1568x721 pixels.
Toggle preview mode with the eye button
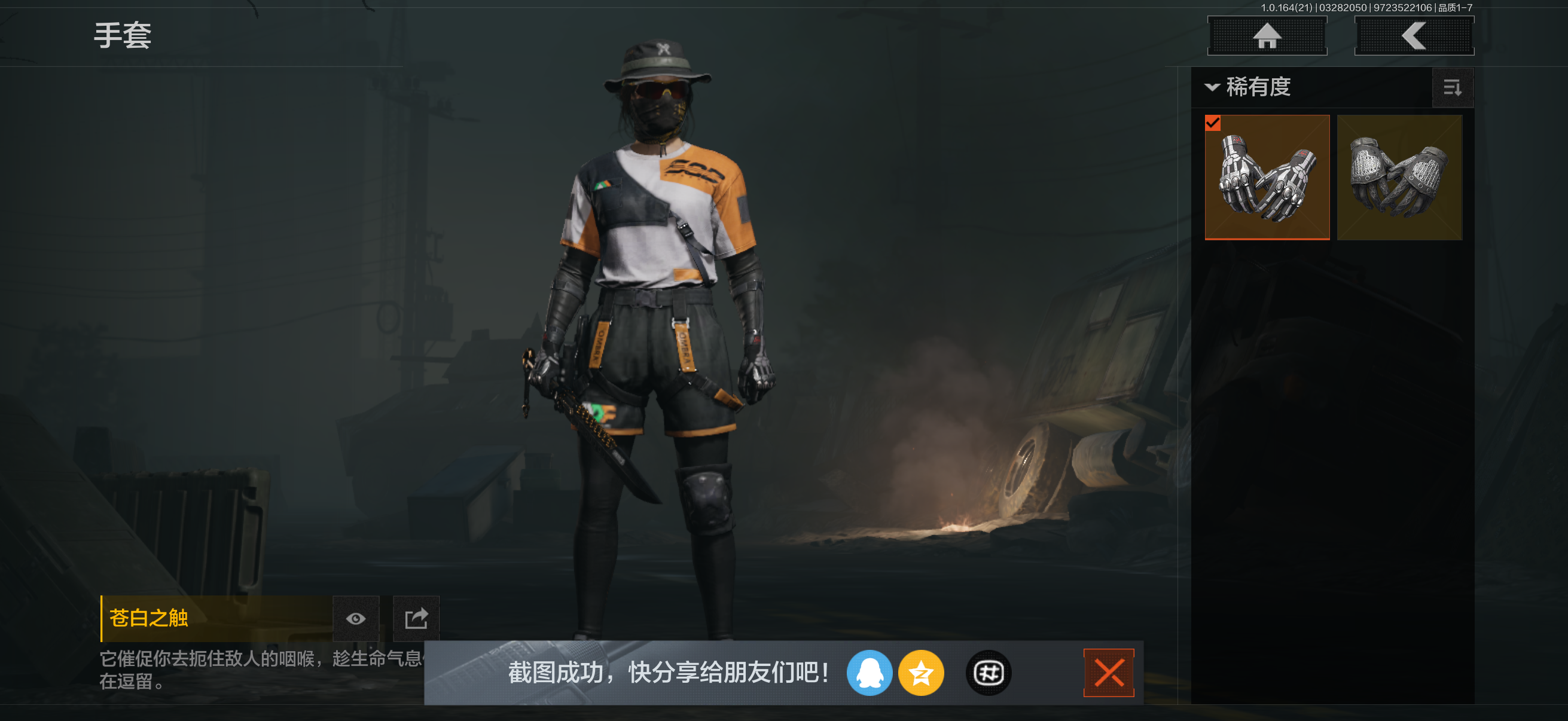click(x=355, y=618)
